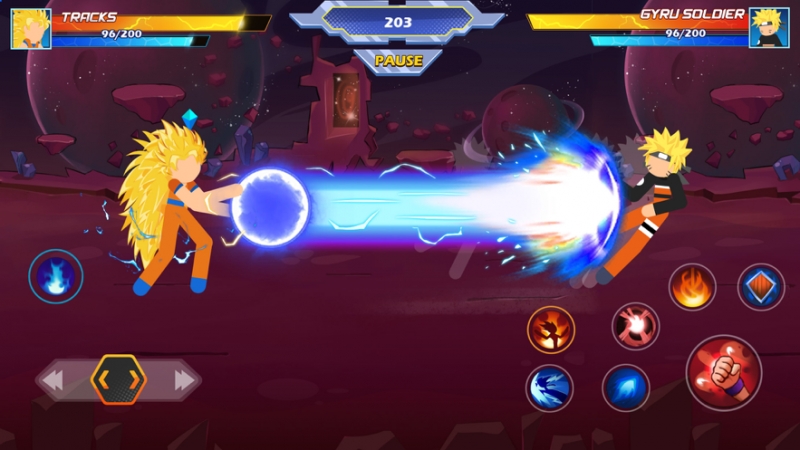Fire the blue energy blast skill
Viewport: 800px width, 450px height.
coord(626,388)
